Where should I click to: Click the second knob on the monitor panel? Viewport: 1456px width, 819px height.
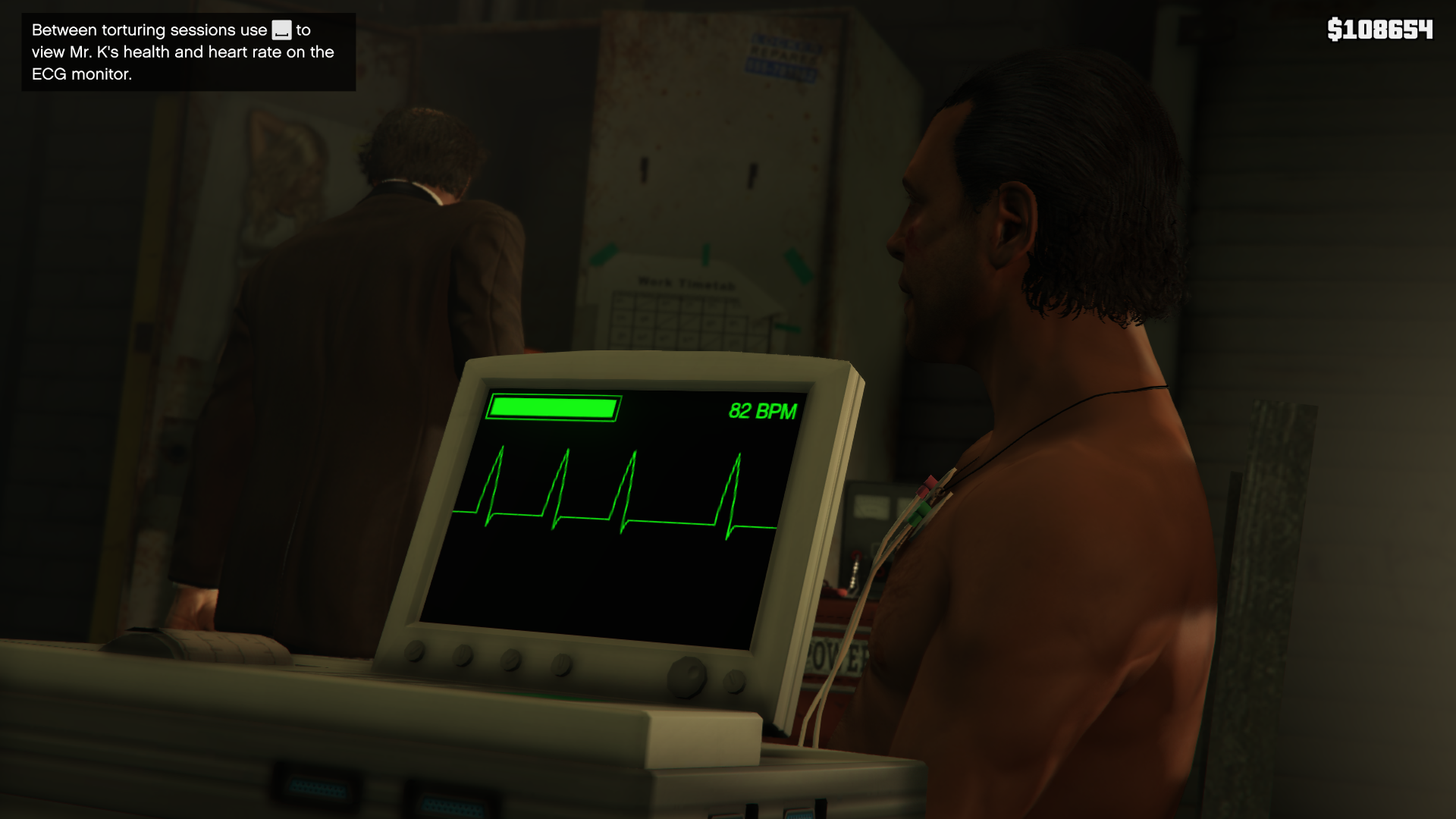pos(463,657)
